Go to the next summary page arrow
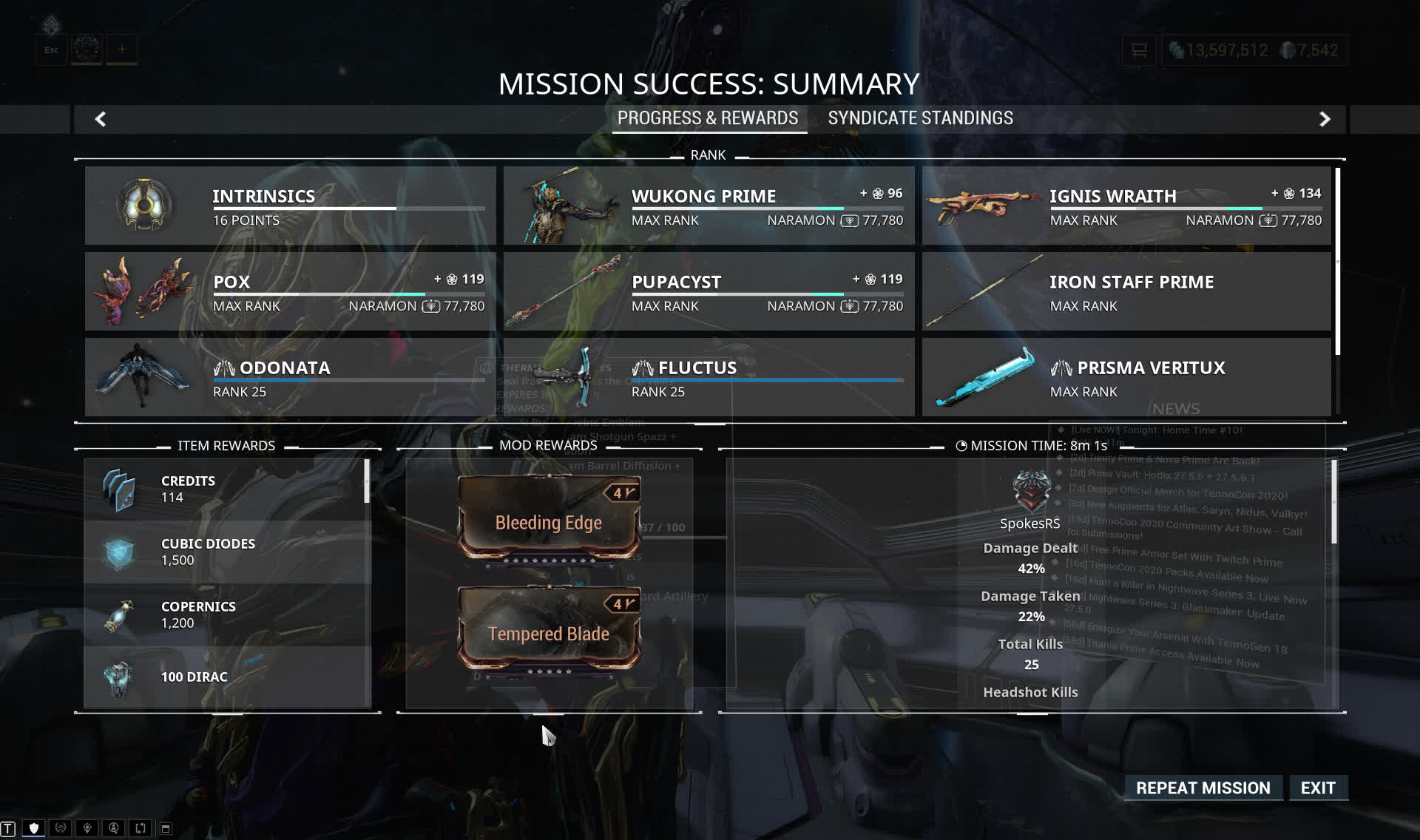Screen dimensions: 1420x840 [x=1325, y=119]
